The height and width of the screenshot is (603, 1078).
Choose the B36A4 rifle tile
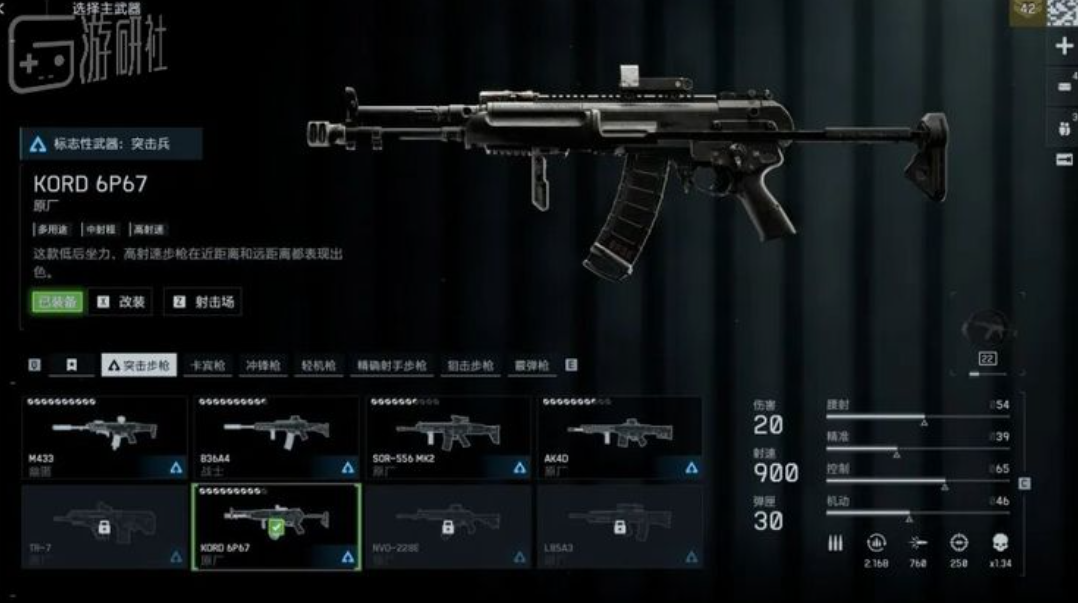click(x=277, y=437)
